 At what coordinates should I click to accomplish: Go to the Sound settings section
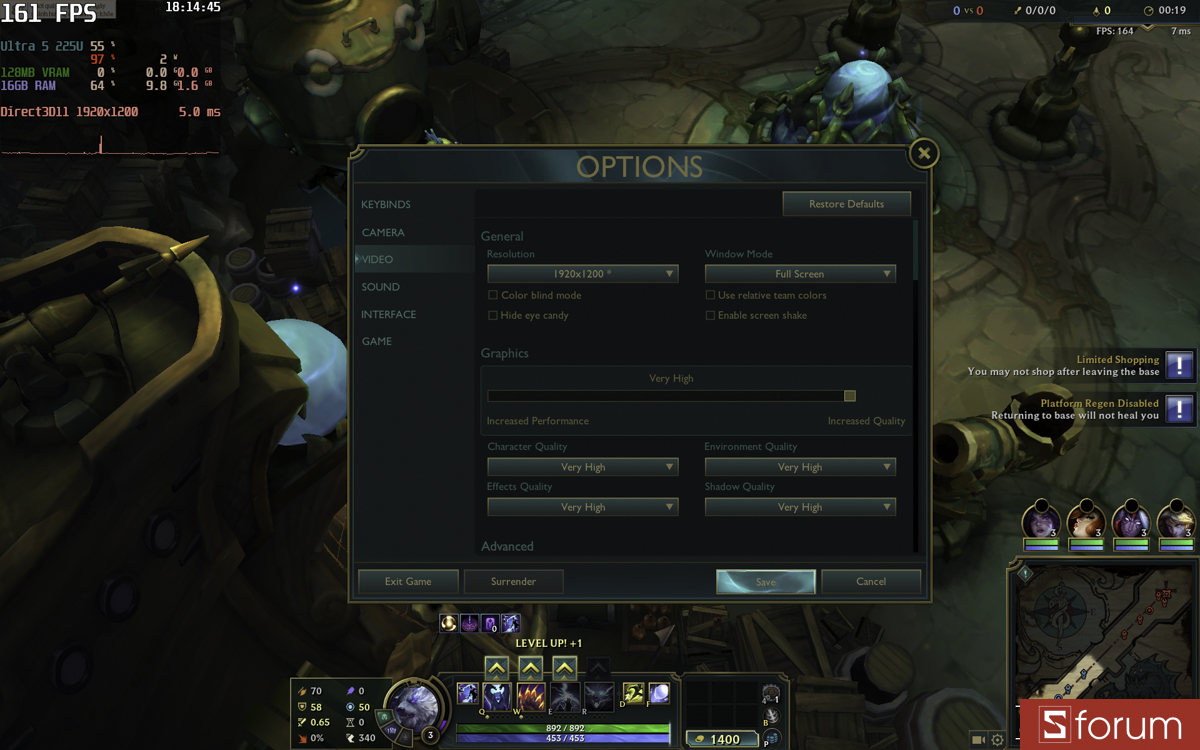pyautogui.click(x=380, y=287)
